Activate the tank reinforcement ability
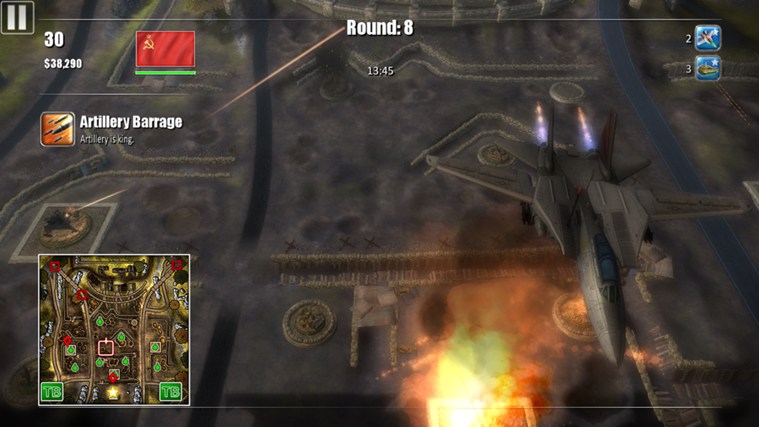The image size is (759, 427). point(708,69)
